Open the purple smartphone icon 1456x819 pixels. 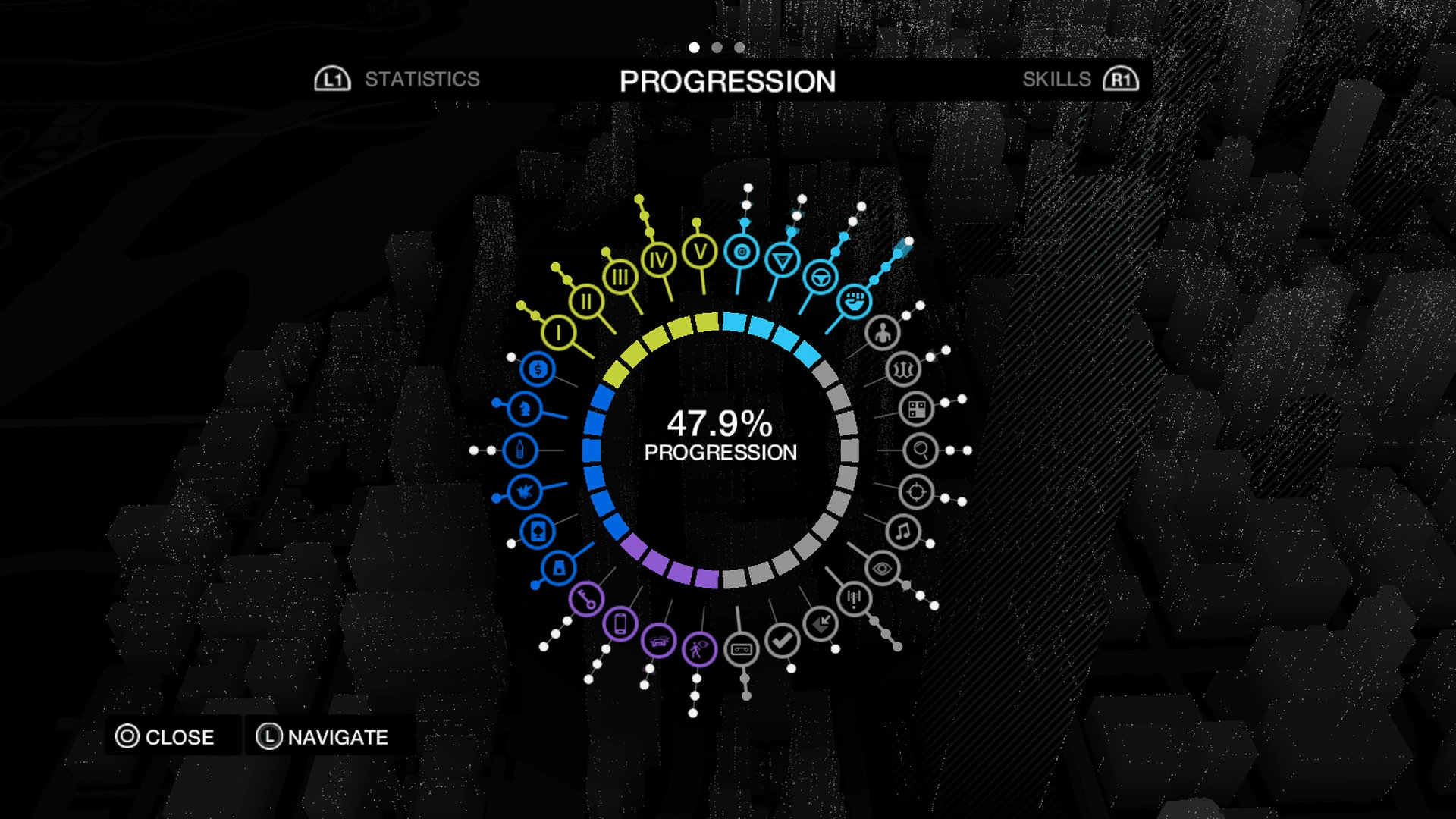pyautogui.click(x=621, y=624)
